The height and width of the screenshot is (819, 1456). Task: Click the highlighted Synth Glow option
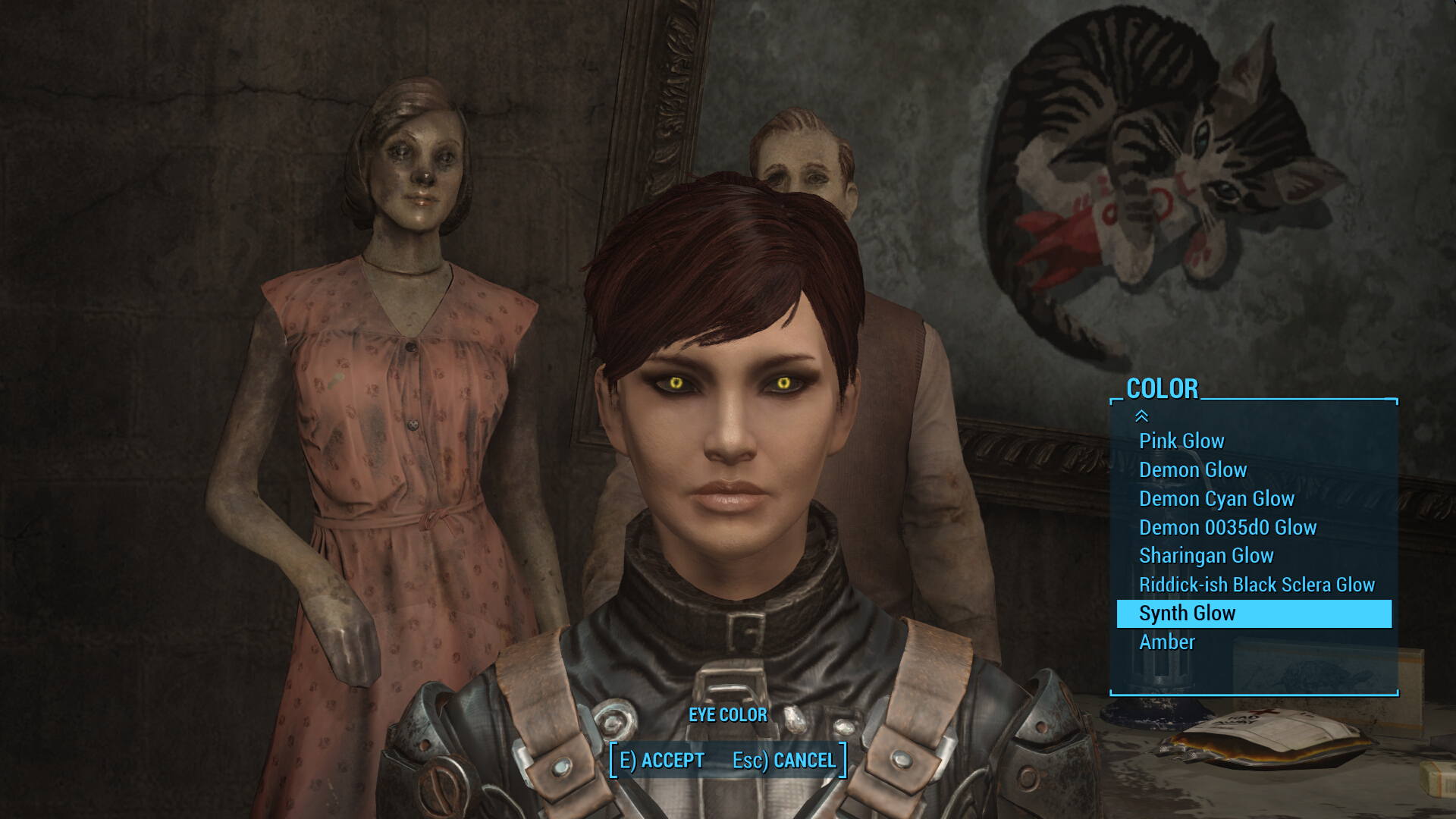(1254, 613)
